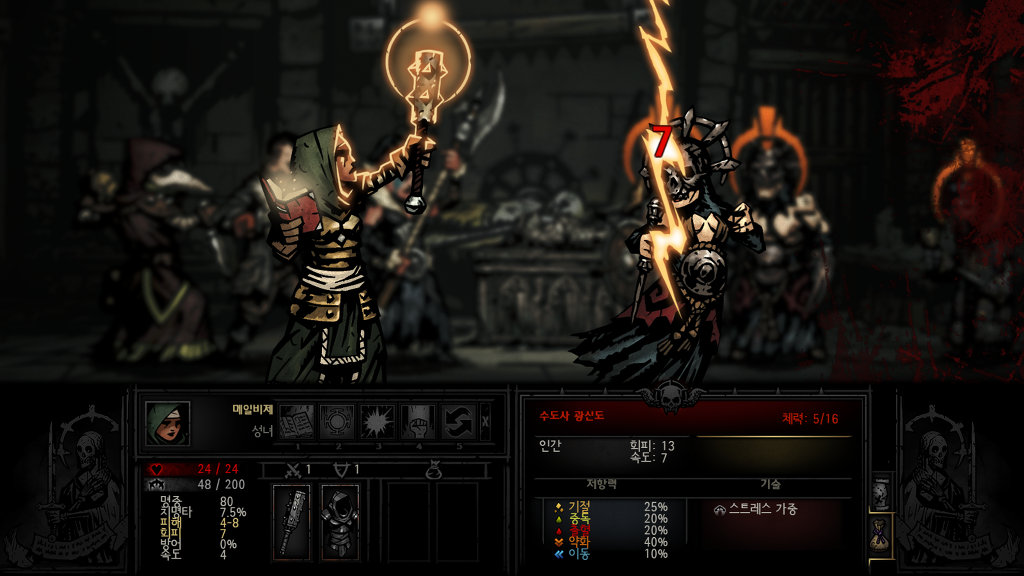
Task: Select the hooded armor equipment slot
Action: pyautogui.click(x=340, y=521)
